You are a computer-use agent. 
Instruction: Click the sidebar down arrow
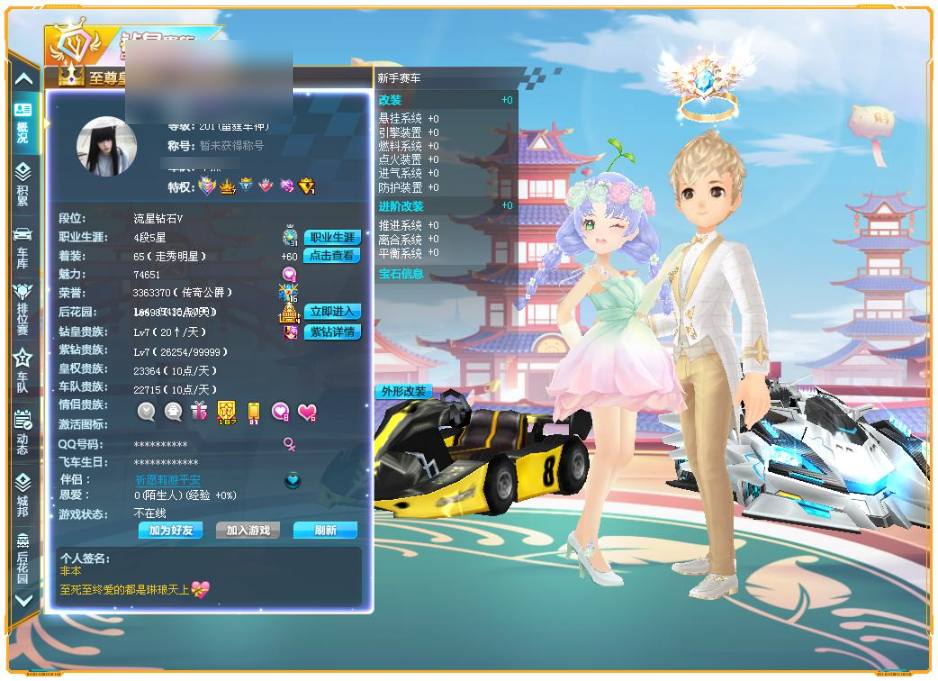(x=24, y=600)
